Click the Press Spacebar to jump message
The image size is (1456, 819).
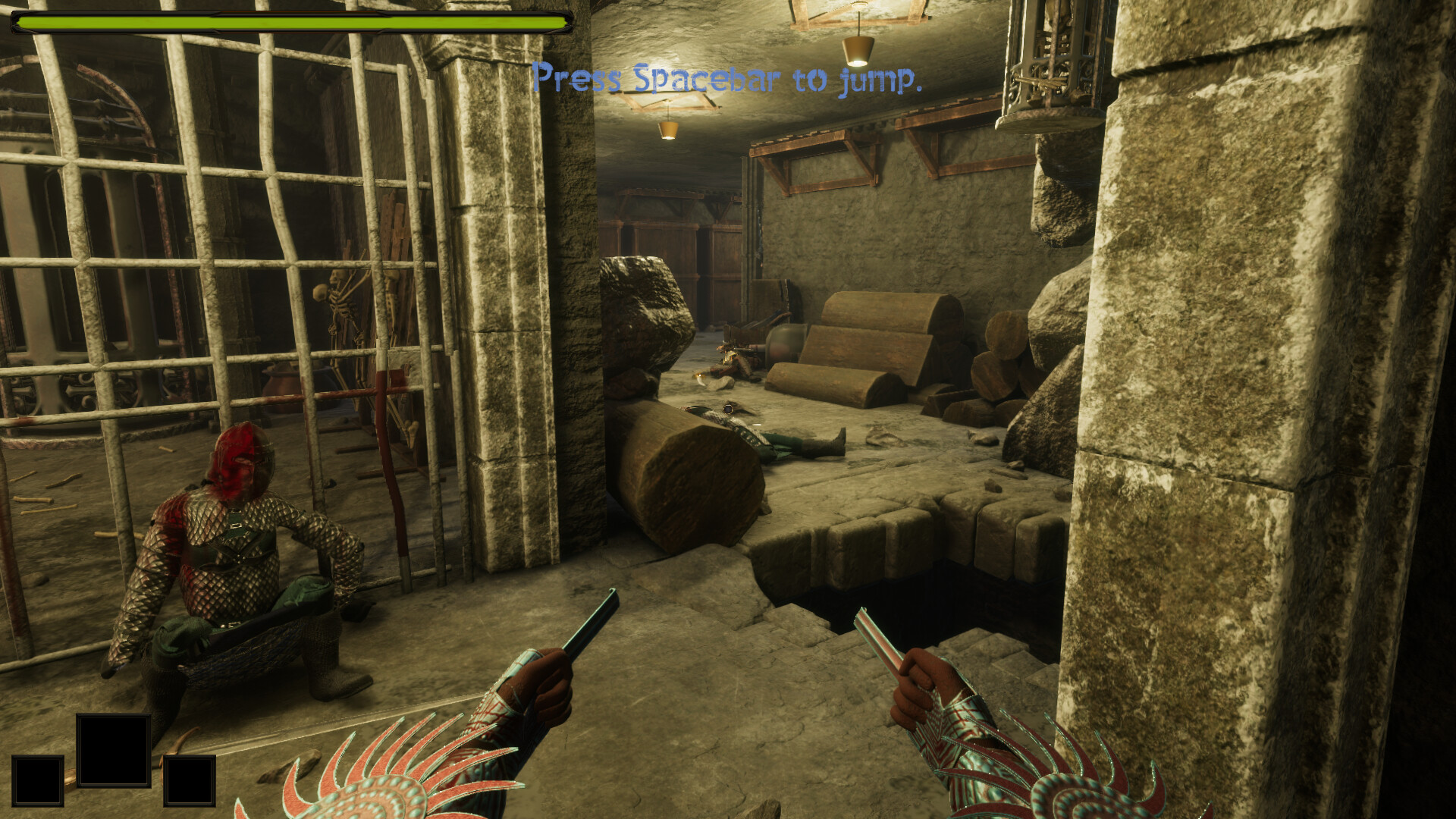[x=728, y=80]
